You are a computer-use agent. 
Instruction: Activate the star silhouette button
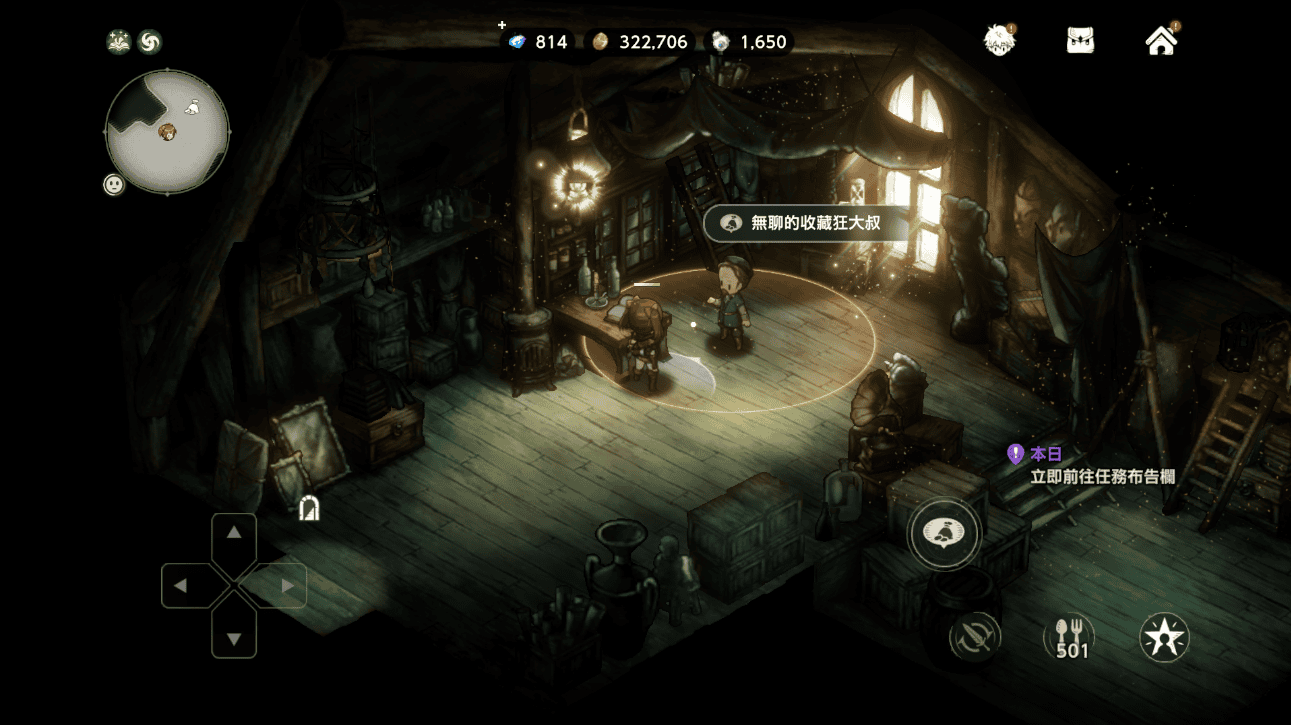(1164, 637)
